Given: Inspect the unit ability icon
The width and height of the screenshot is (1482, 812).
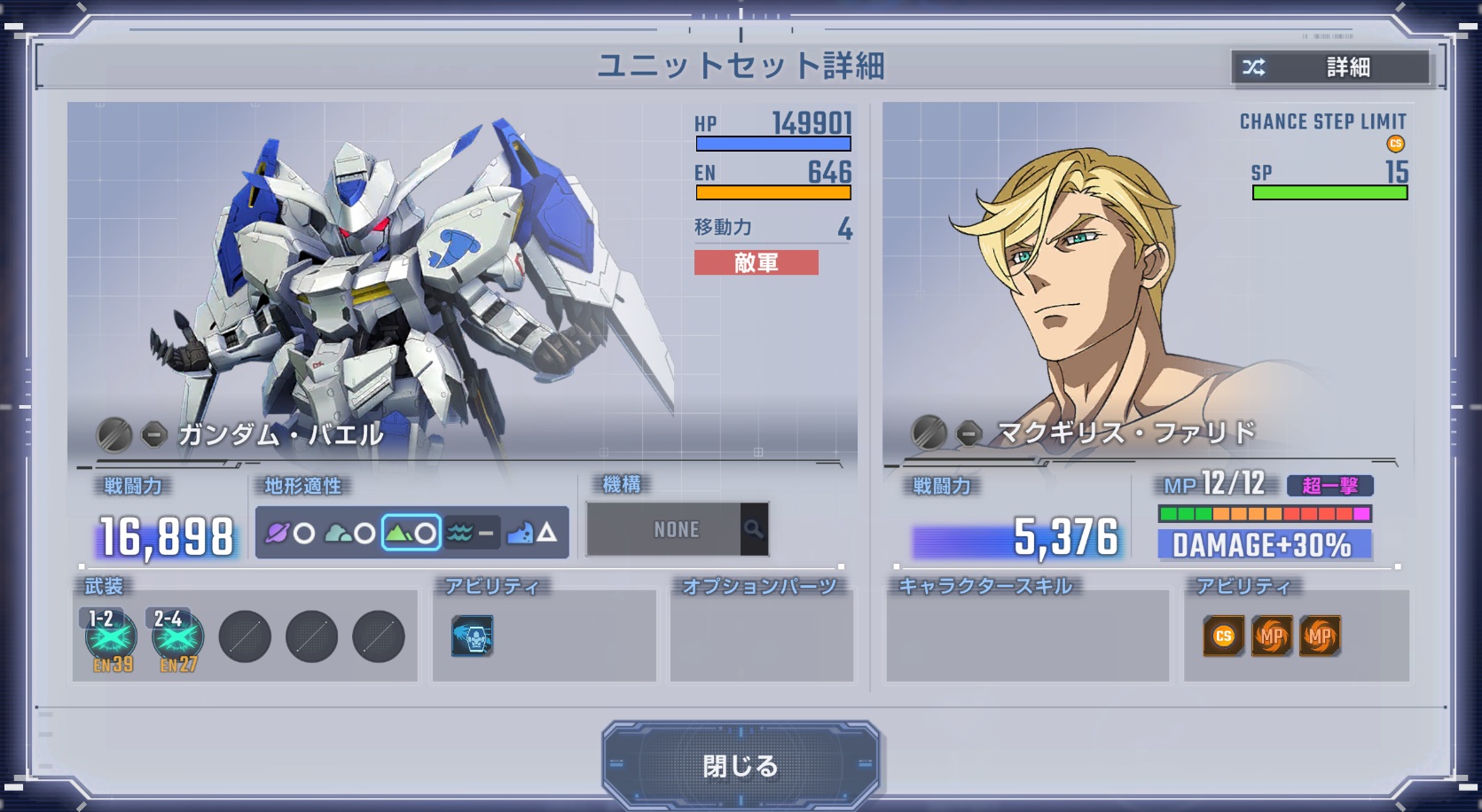Looking at the screenshot, I should pyautogui.click(x=472, y=636).
